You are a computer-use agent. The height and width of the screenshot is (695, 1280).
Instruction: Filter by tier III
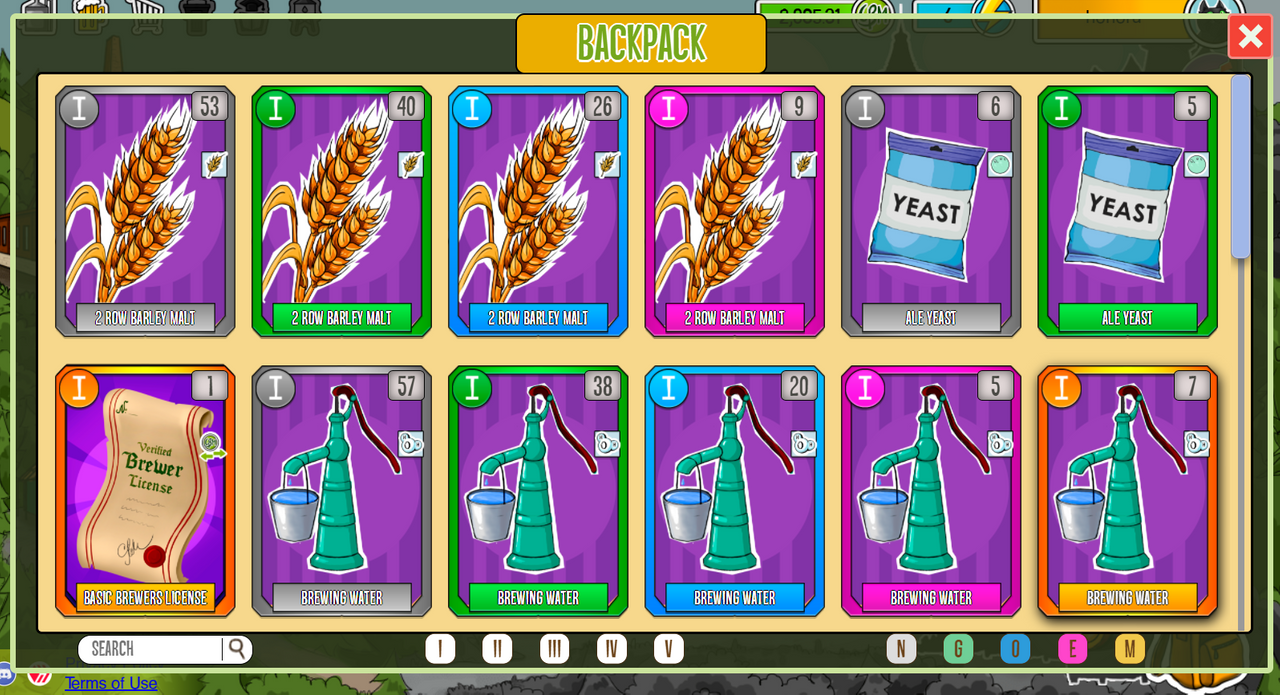click(x=554, y=649)
